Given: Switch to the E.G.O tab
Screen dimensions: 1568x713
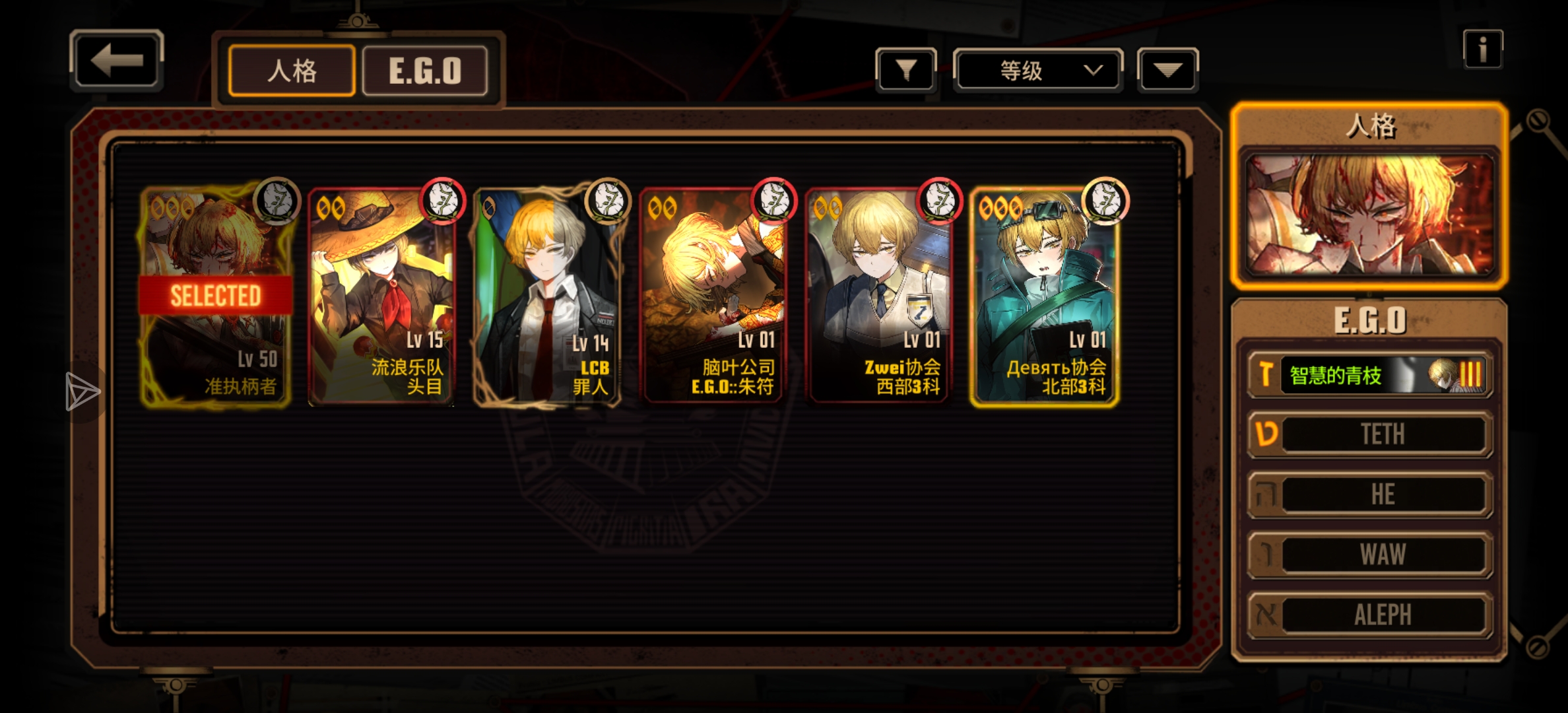Looking at the screenshot, I should [x=425, y=71].
